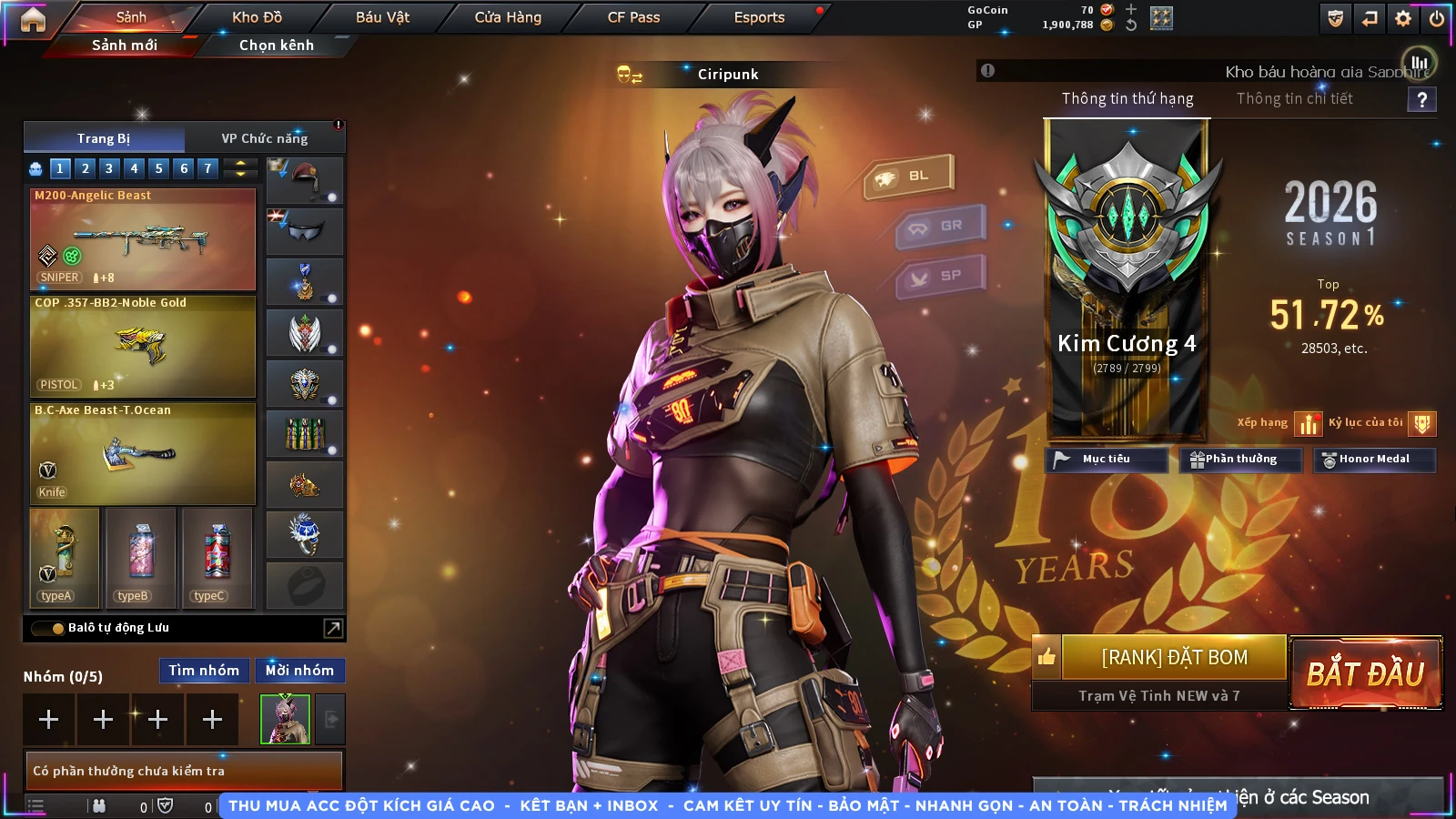1456x819 pixels.
Task: Open the gear settings icon
Action: click(1403, 18)
